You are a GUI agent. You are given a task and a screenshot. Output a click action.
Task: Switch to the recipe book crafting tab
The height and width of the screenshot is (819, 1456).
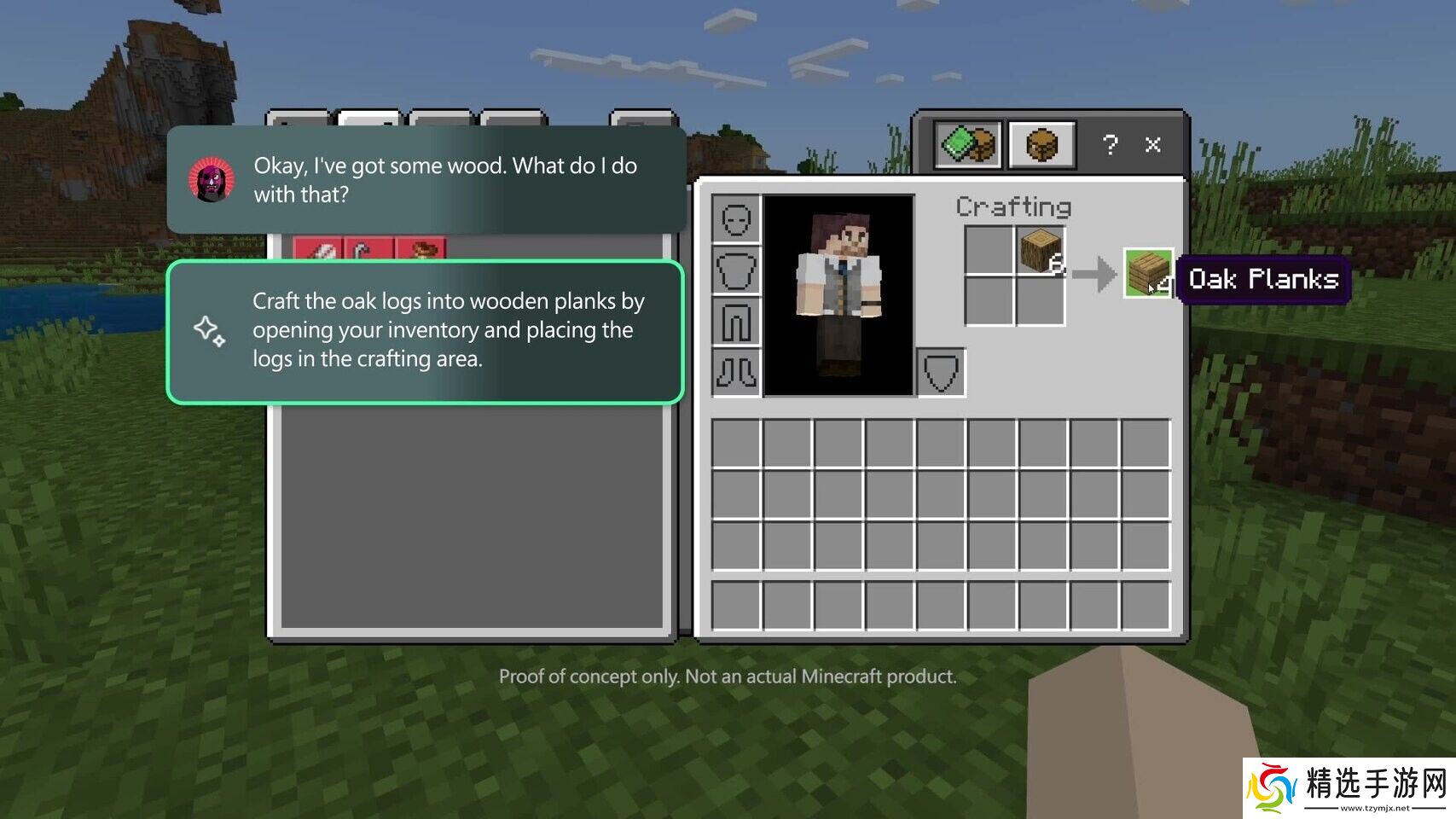point(968,144)
